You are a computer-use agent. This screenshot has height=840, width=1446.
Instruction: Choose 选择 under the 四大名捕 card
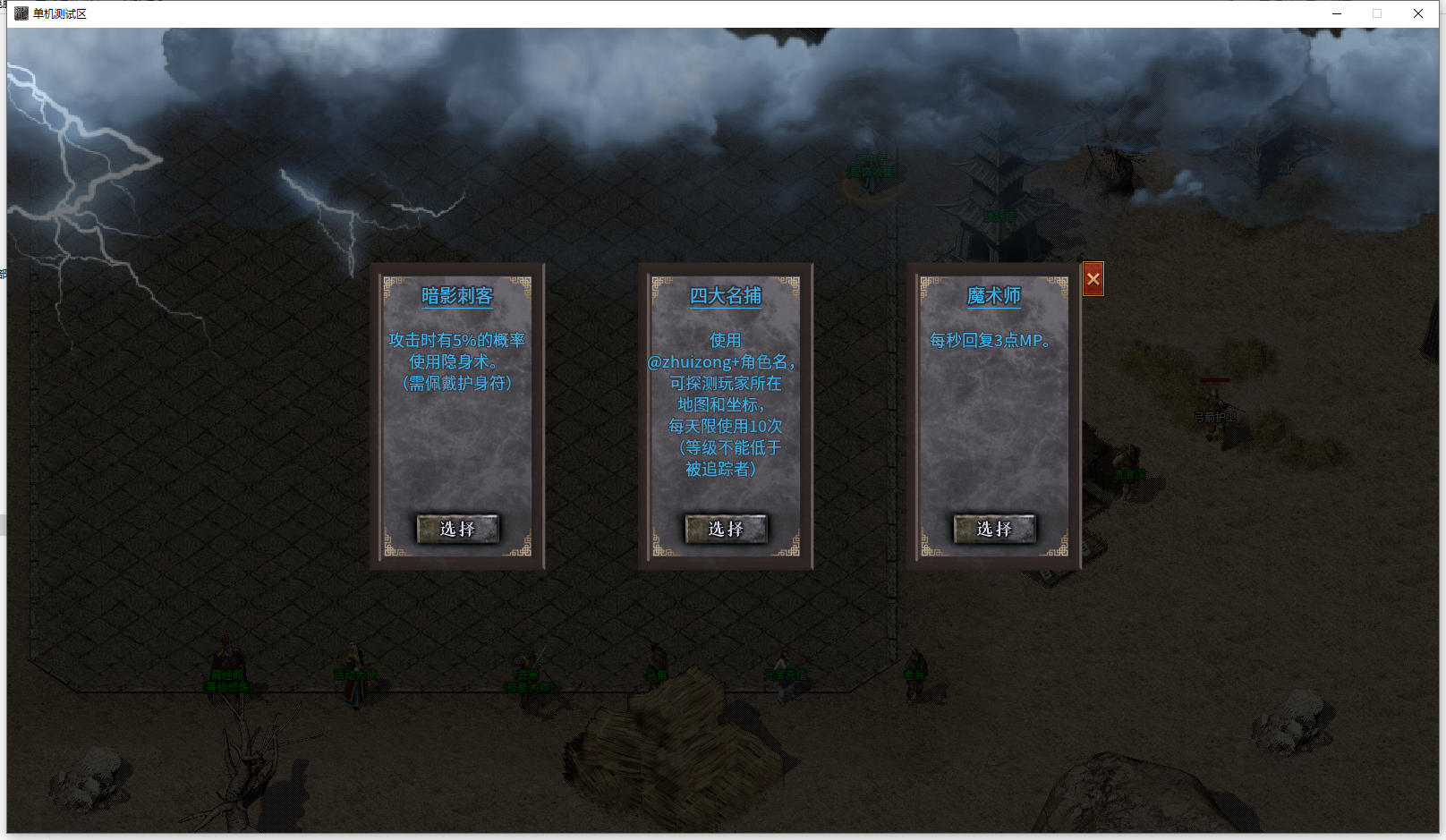click(x=726, y=529)
